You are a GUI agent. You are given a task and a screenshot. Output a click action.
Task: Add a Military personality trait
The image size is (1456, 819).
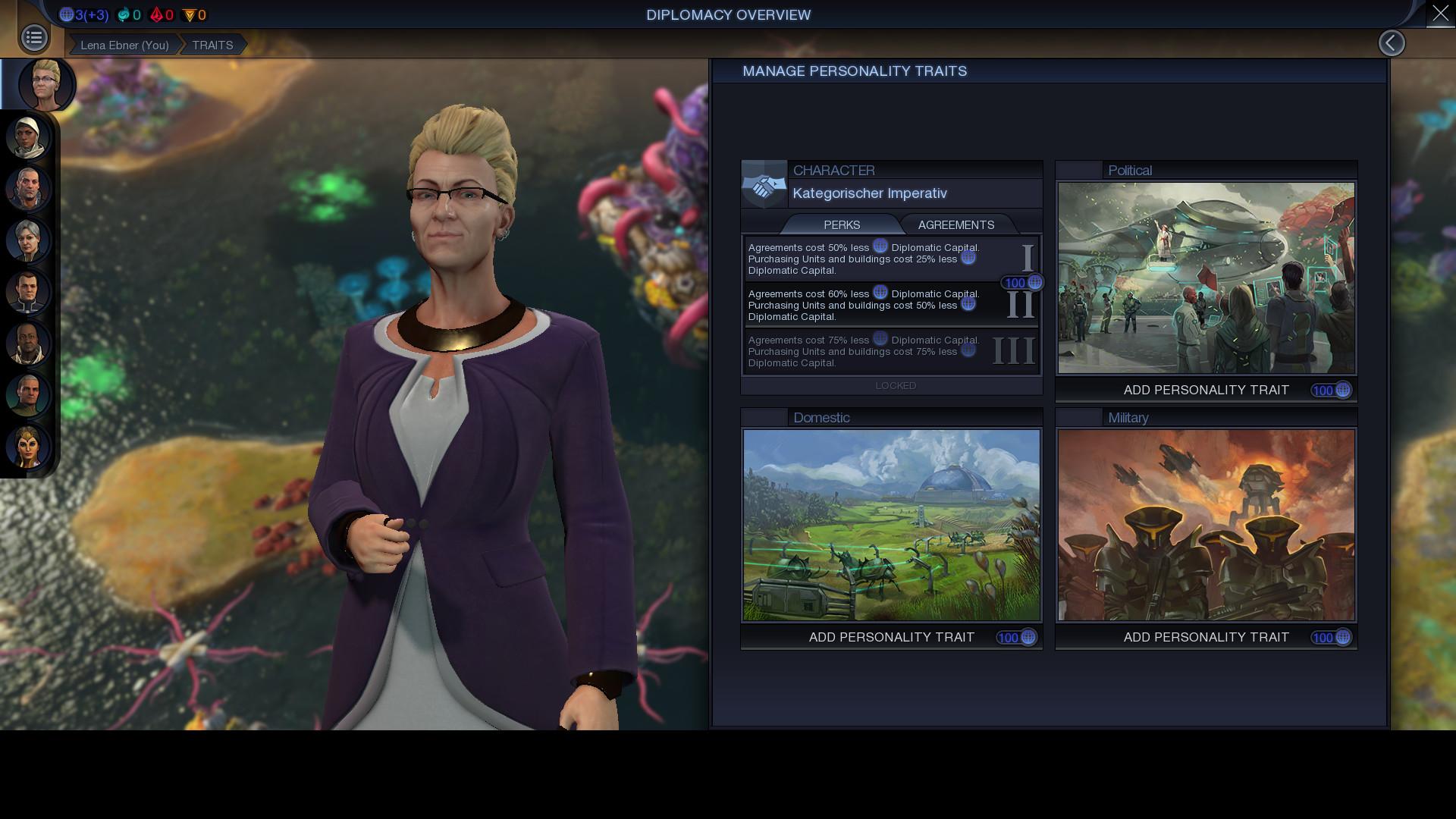[1206, 637]
